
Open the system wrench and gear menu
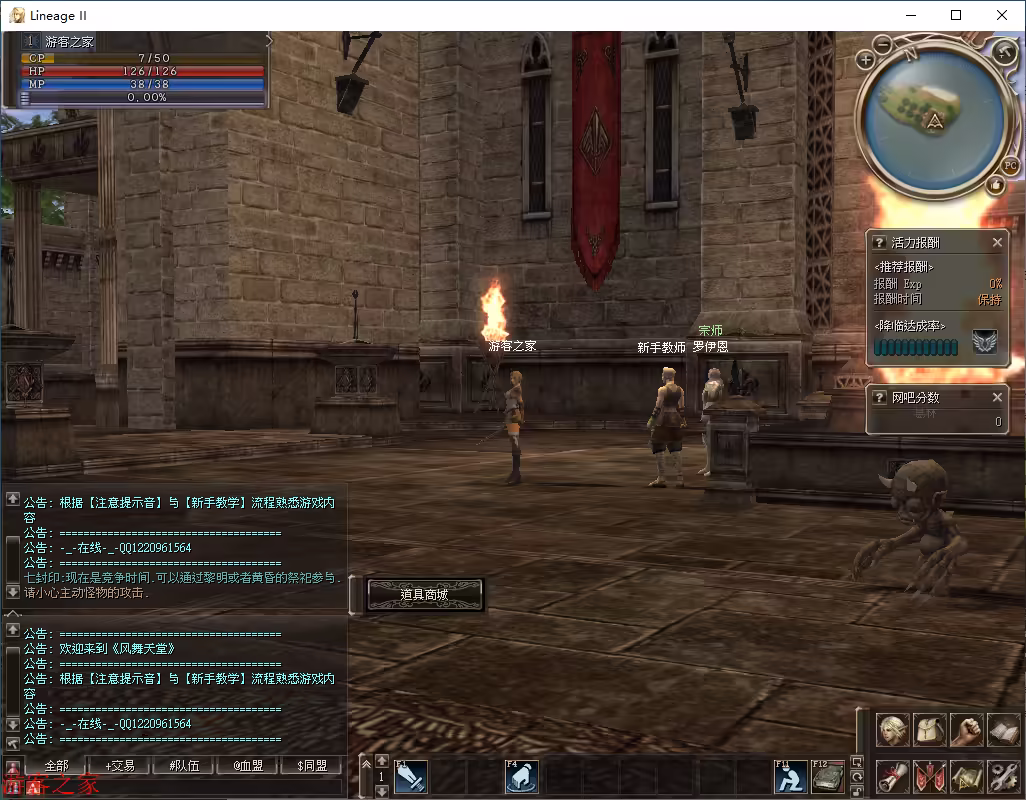point(1003,776)
